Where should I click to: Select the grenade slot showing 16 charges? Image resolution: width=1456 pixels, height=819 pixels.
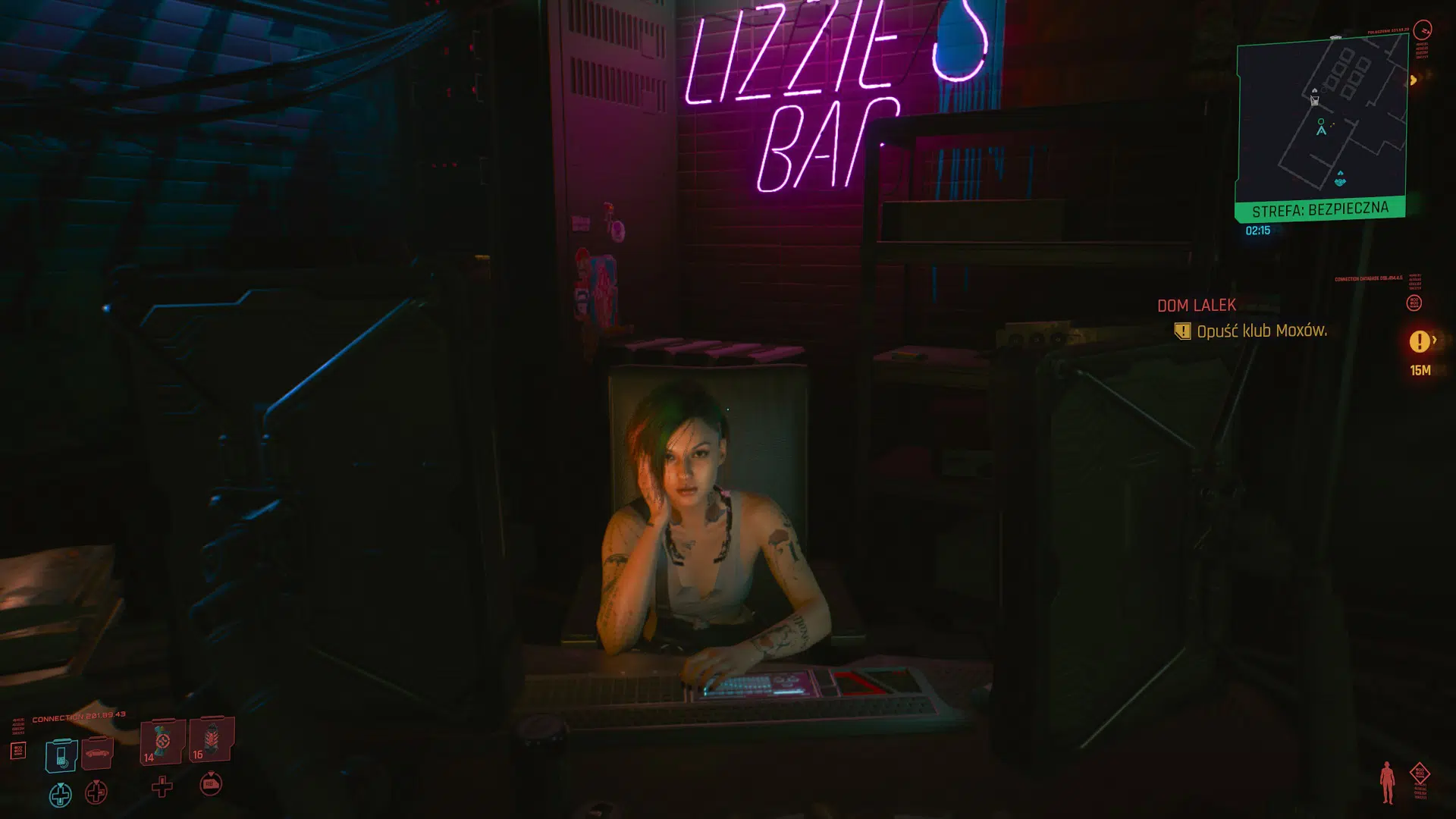pos(210,743)
